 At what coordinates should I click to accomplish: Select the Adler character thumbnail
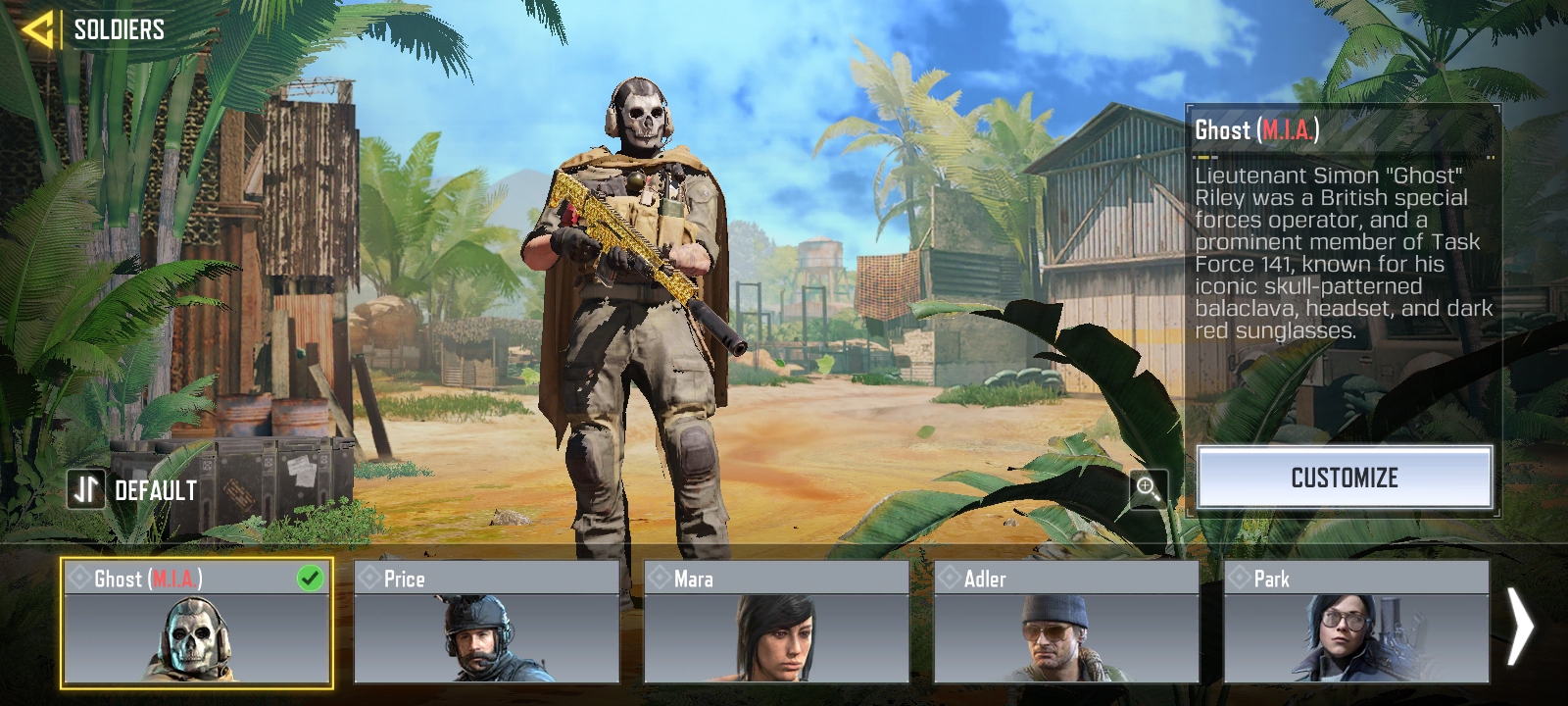pyautogui.click(x=1068, y=637)
